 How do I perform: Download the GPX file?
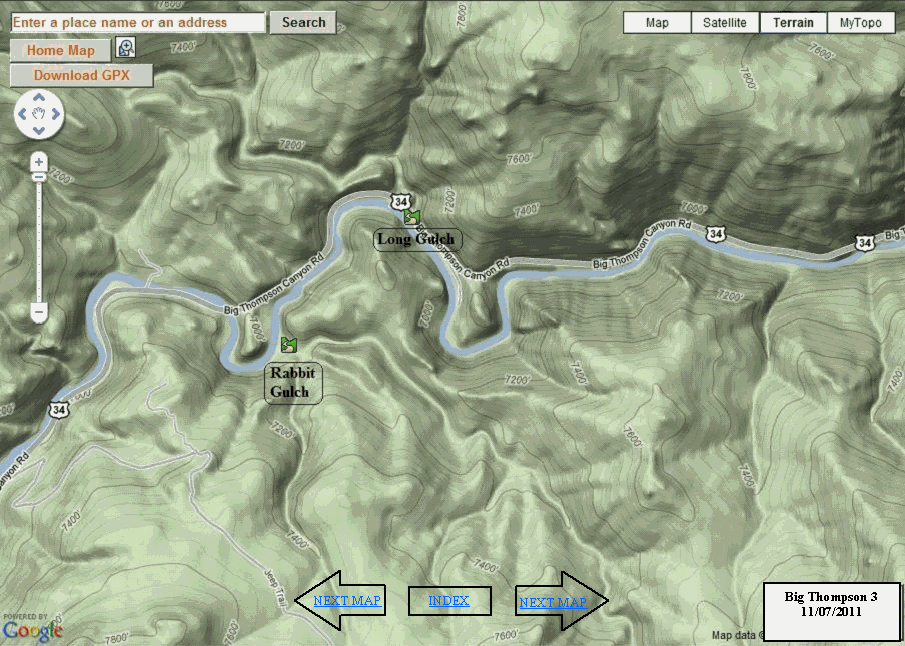81,75
